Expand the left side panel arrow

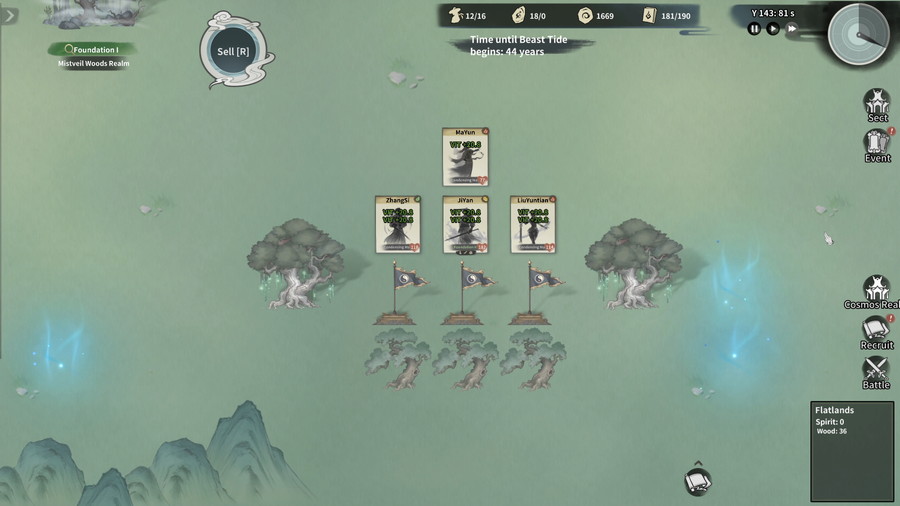(10, 16)
